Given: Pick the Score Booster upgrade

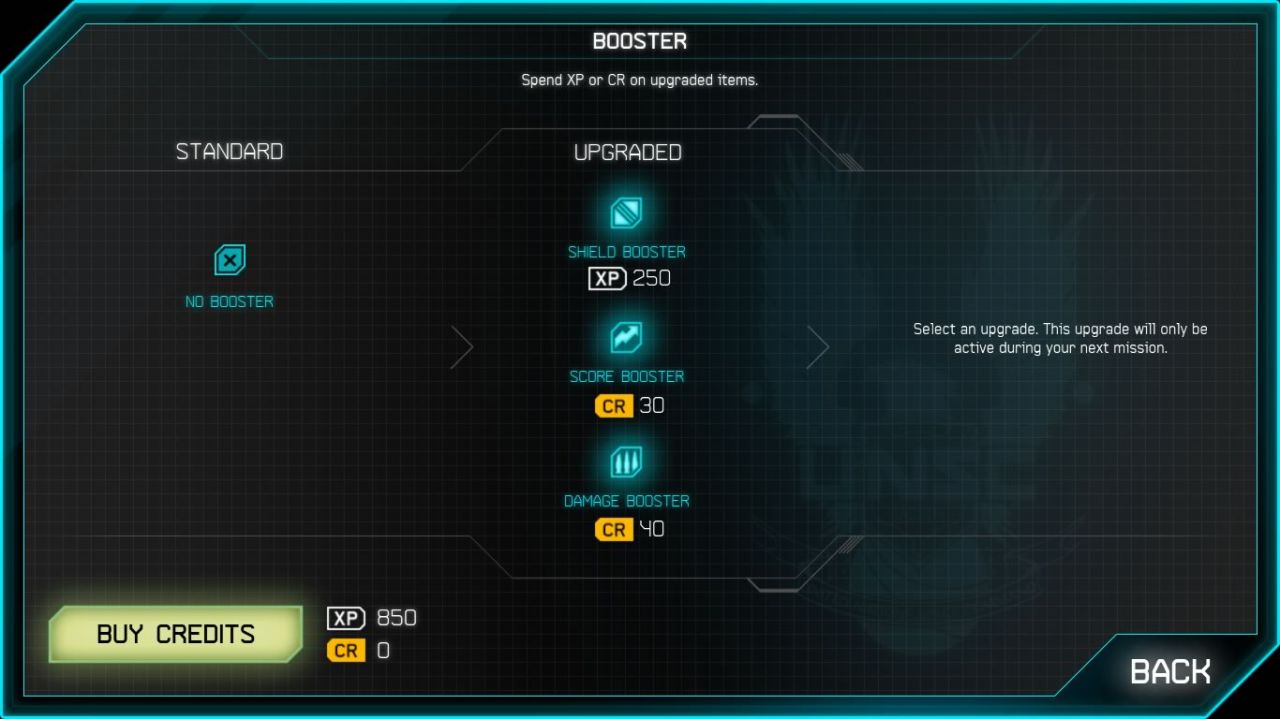Looking at the screenshot, I should [626, 338].
